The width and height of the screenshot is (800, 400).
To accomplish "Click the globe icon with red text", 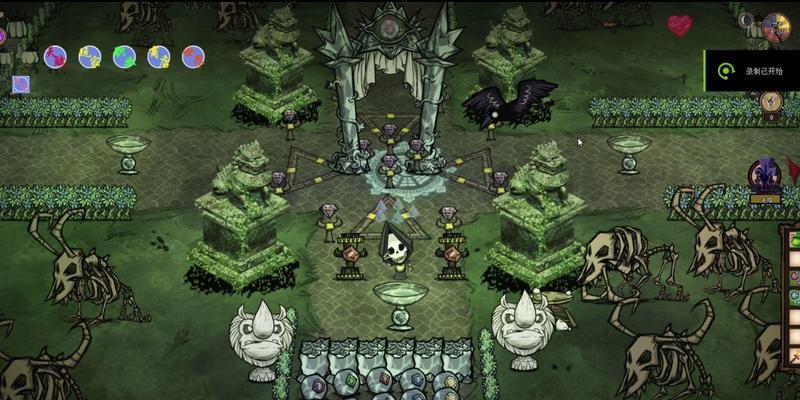I will (56, 56).
